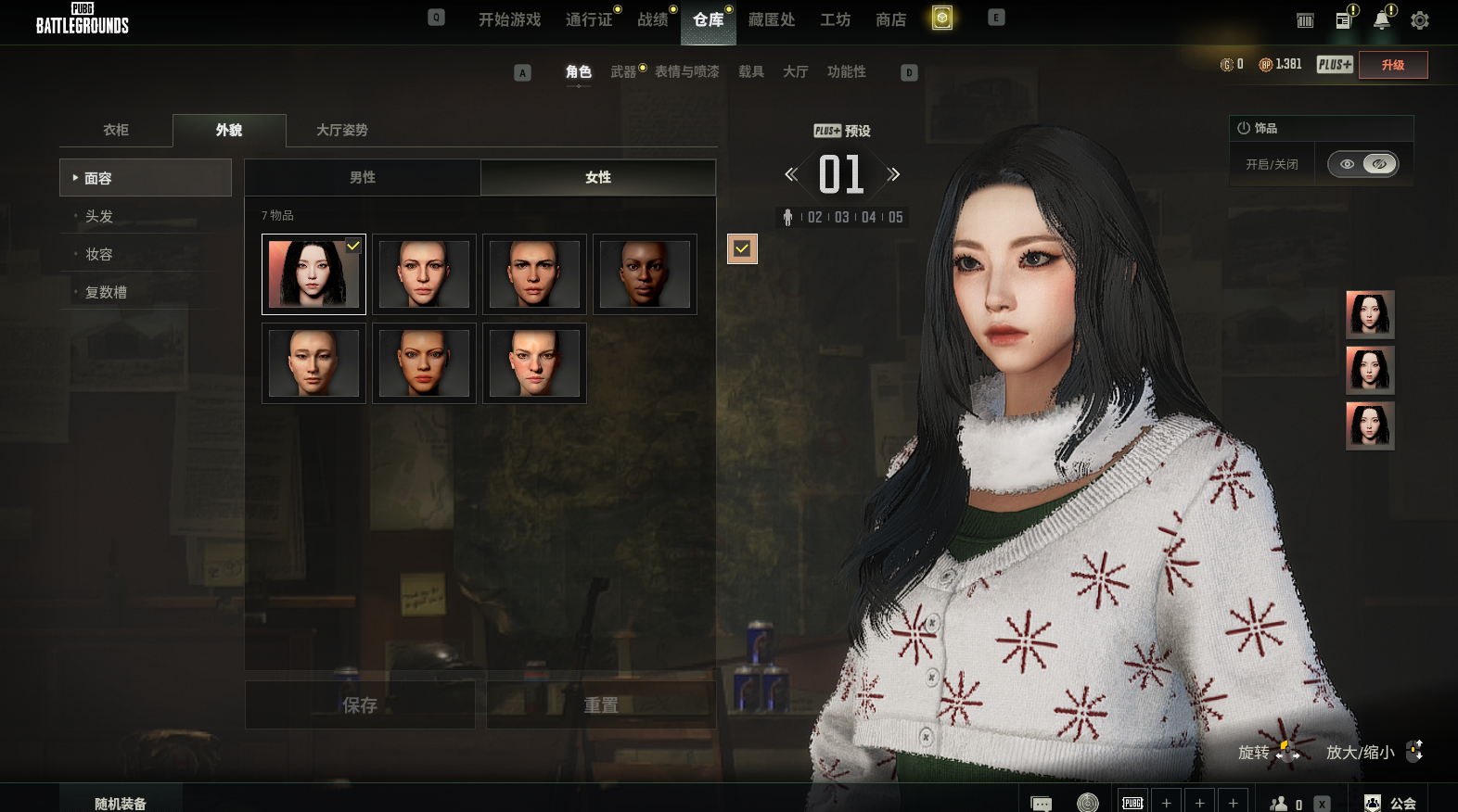1458x812 pixels.
Task: Choose the 妆容 makeup category
Action: pyautogui.click(x=99, y=254)
